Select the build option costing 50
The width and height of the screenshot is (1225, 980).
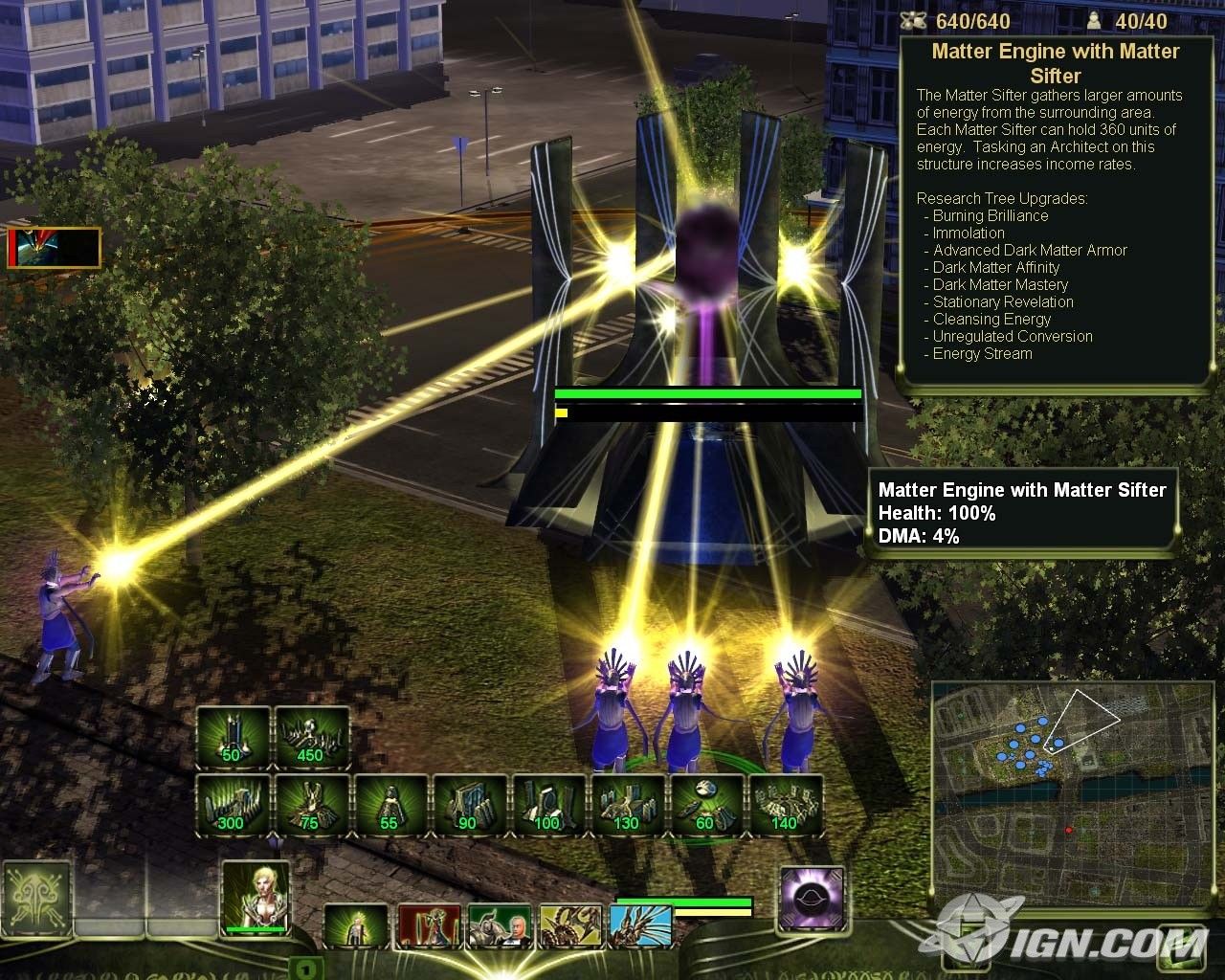click(233, 738)
